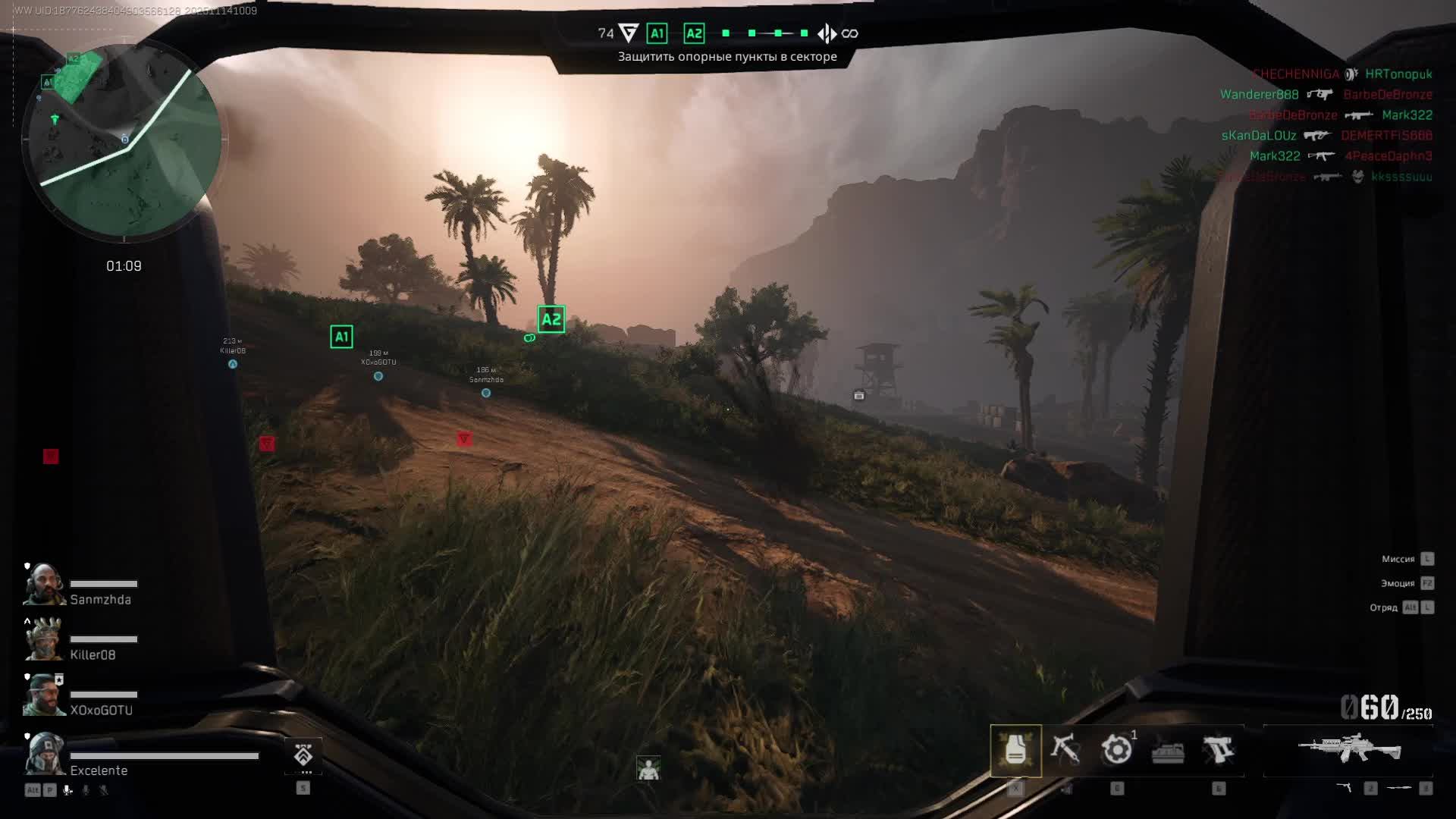
Task: Select the A2 objective marker in the world
Action: point(551,319)
